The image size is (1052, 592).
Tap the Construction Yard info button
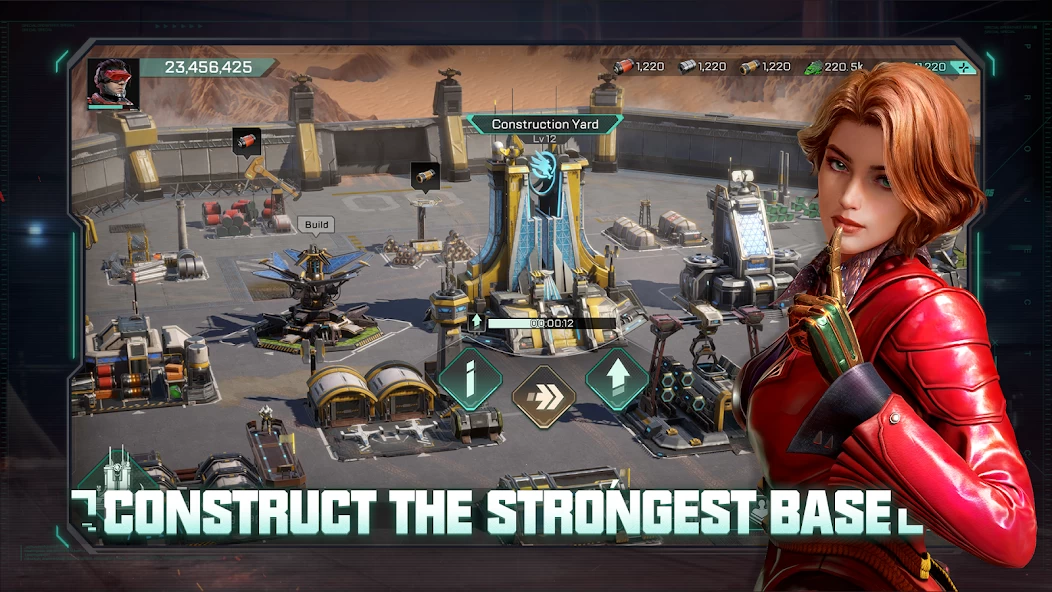pyautogui.click(x=470, y=378)
